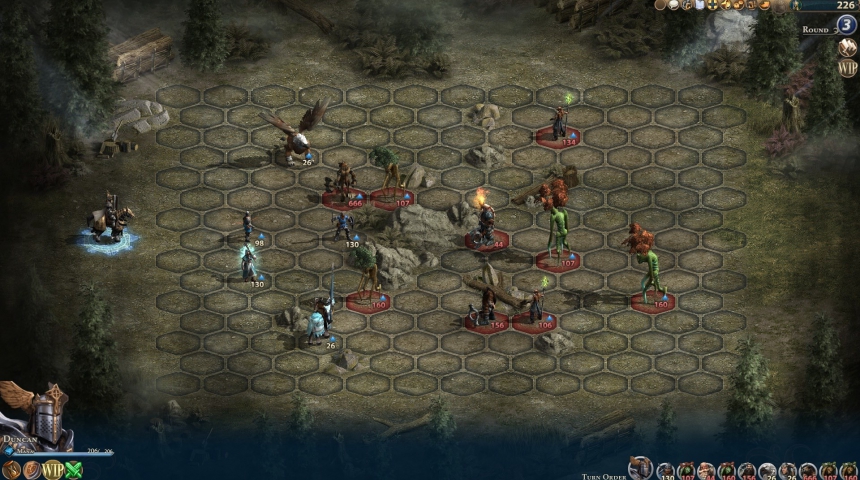The width and height of the screenshot is (860, 480).
Task: Activate the shield defend button
Action: (32, 469)
